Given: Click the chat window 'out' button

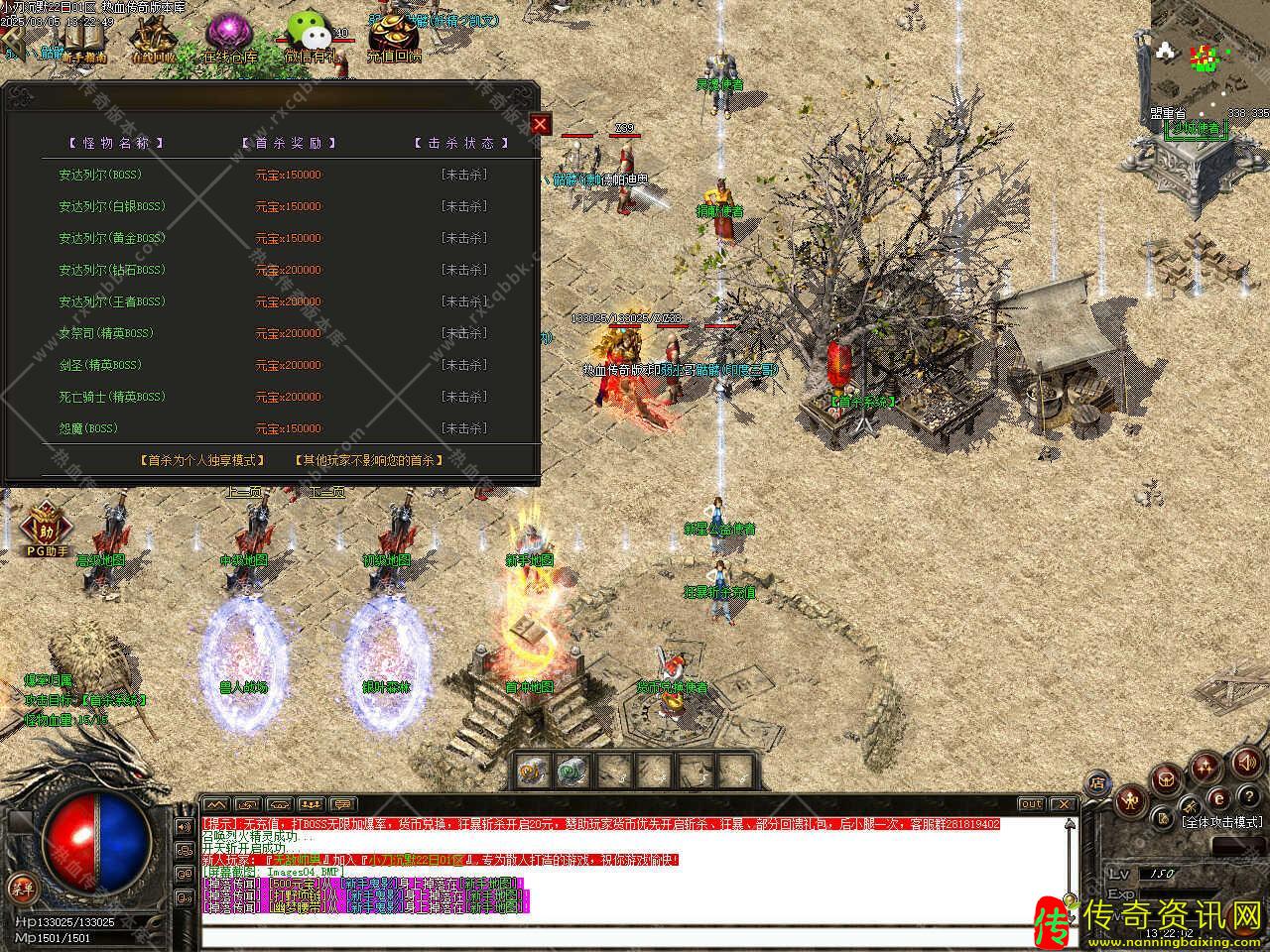Looking at the screenshot, I should tap(1031, 804).
